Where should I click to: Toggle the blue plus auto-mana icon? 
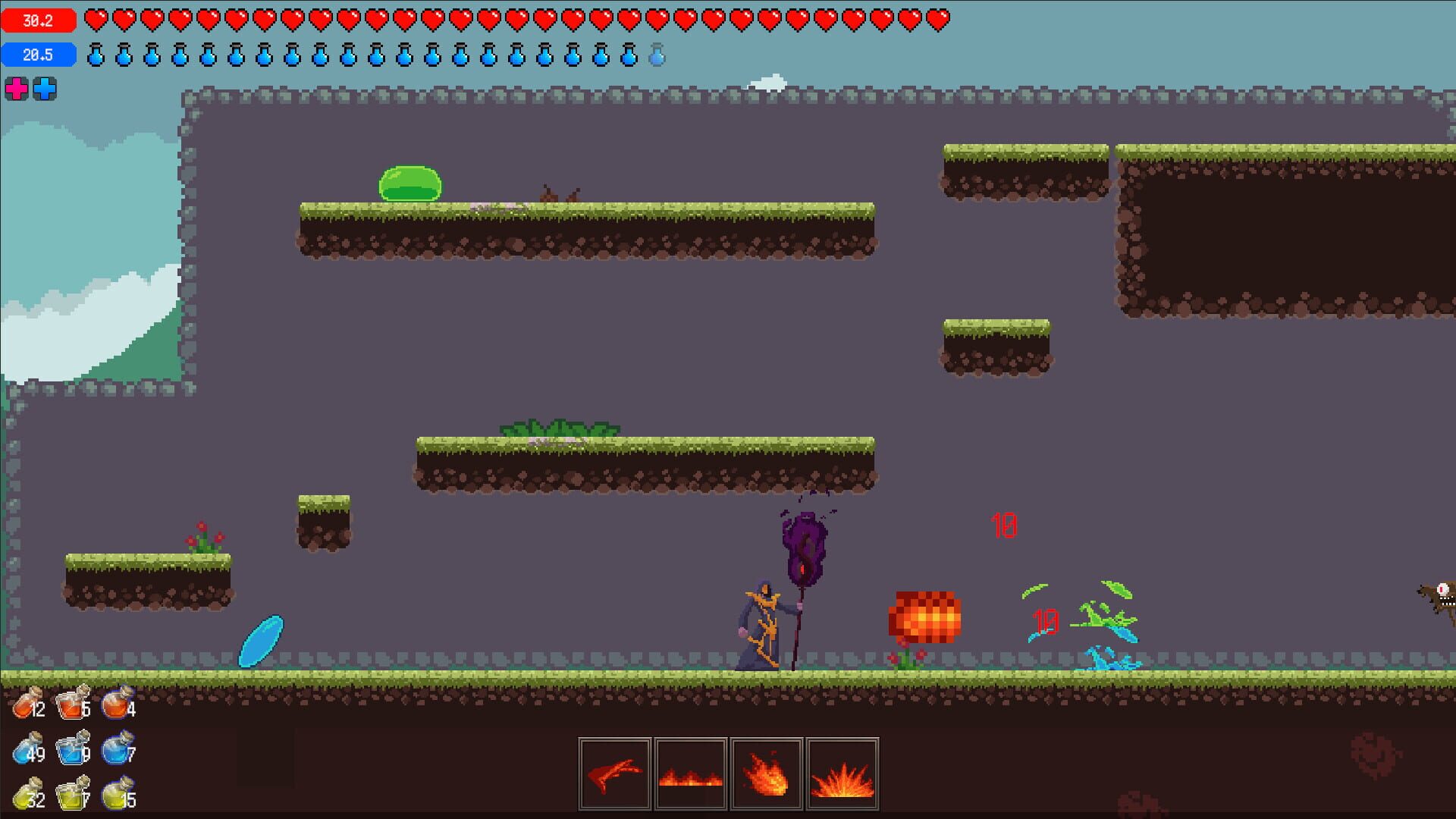pyautogui.click(x=45, y=89)
